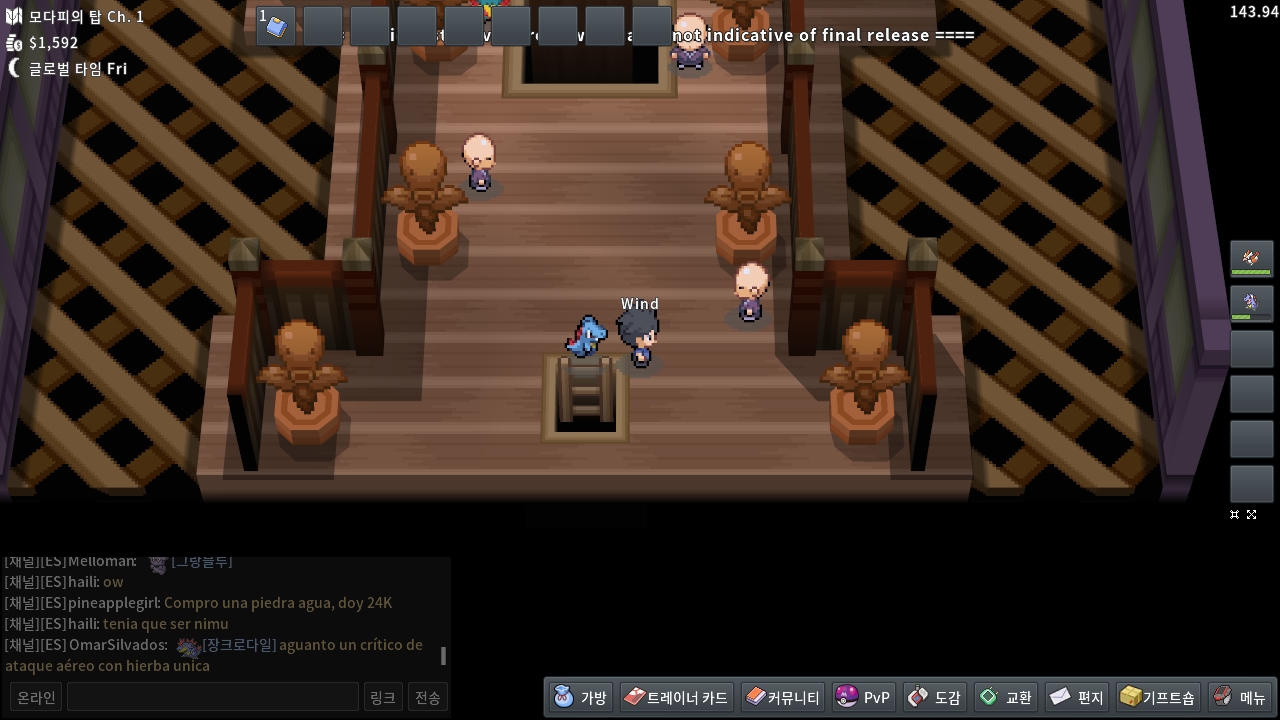
Task: Use the item in hotbar slot 1
Action: (x=276, y=26)
